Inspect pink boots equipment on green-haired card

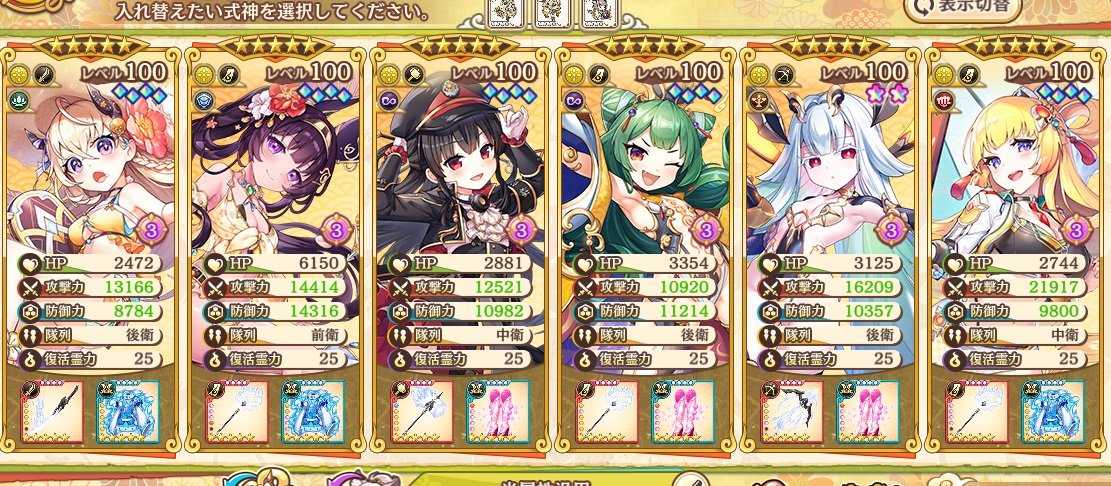click(x=683, y=412)
